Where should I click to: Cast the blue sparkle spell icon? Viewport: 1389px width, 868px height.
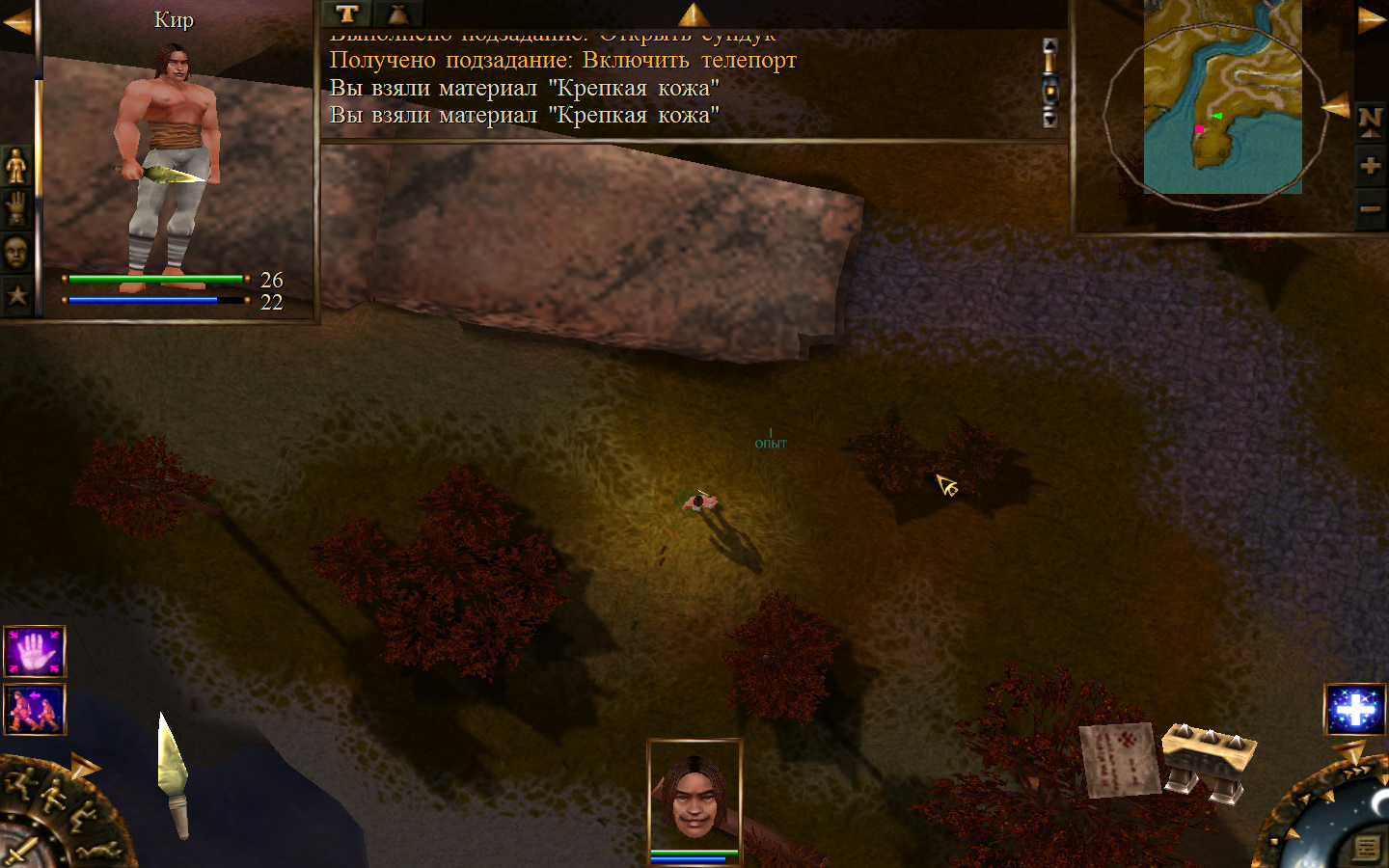coord(1354,710)
